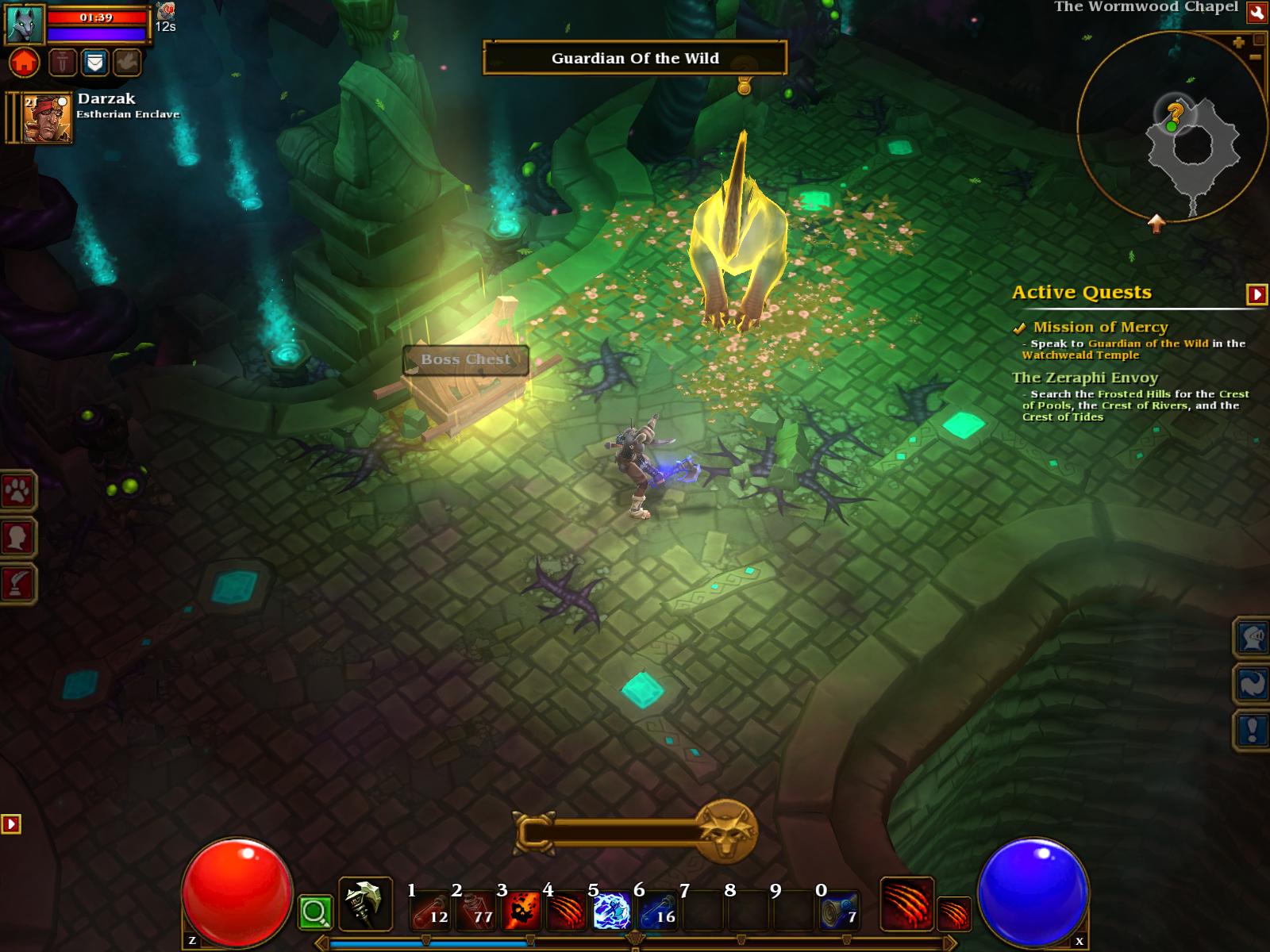
Task: Use the blue scroll in slot 0
Action: pyautogui.click(x=839, y=910)
